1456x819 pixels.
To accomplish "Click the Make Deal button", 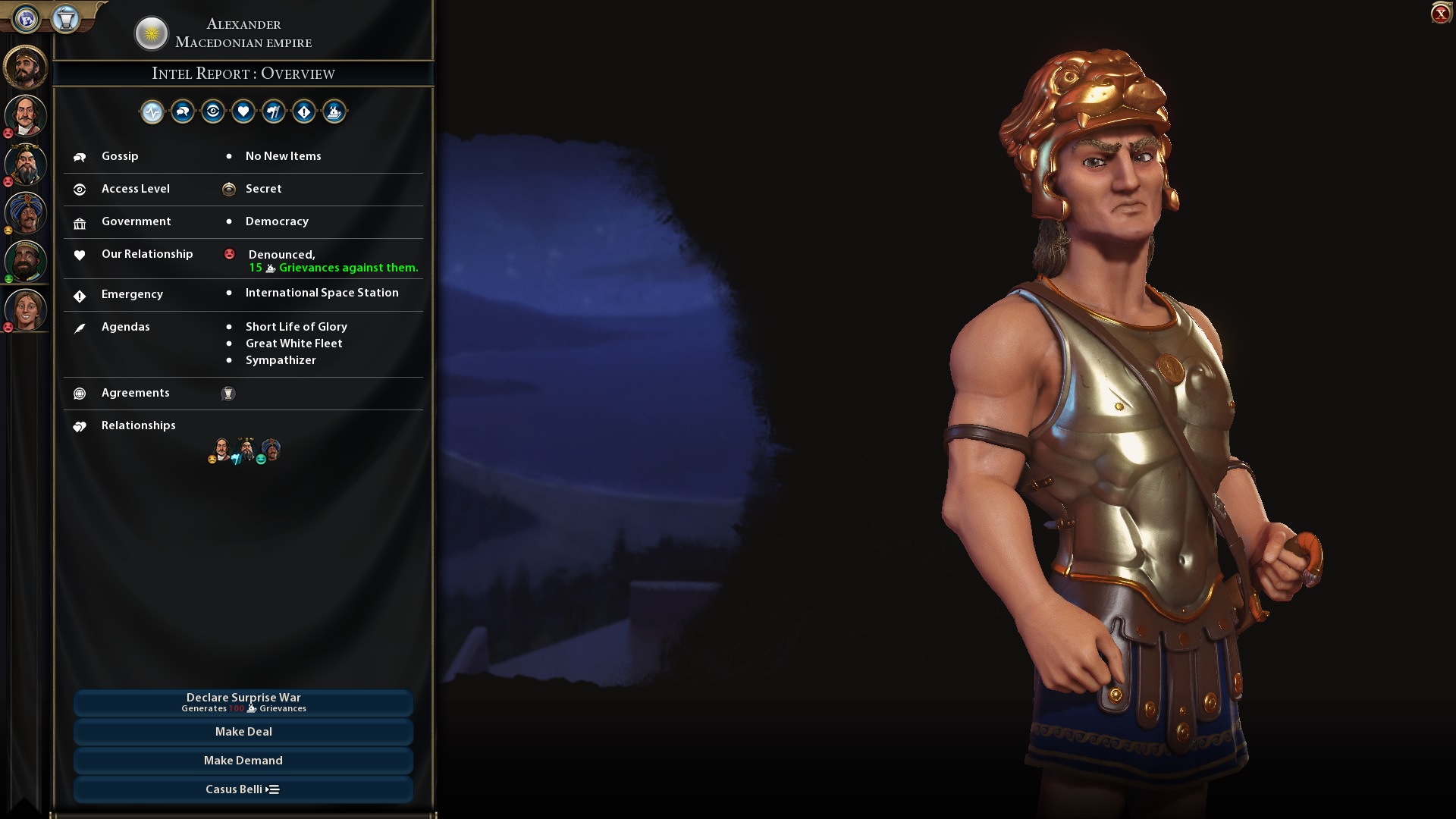I will tap(243, 731).
